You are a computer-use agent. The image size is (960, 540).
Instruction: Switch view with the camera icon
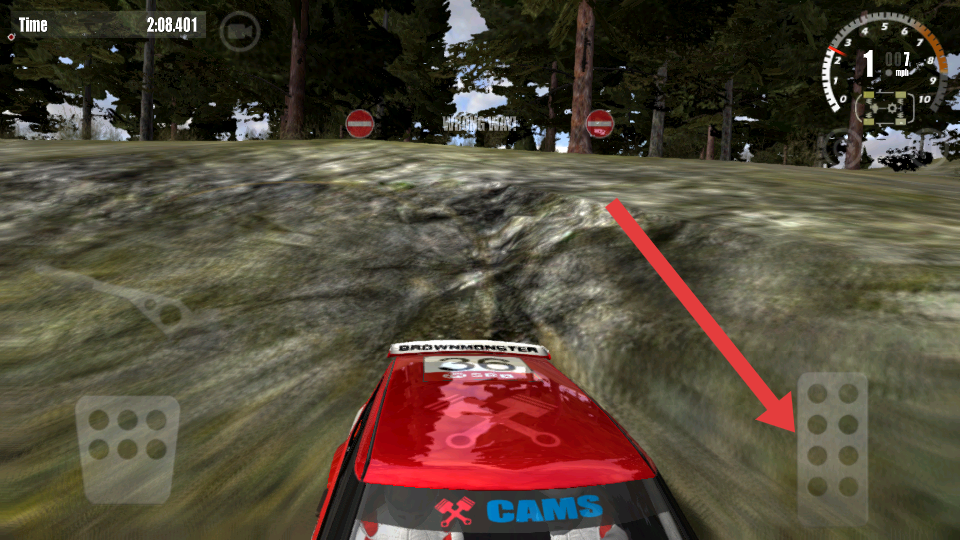[239, 32]
